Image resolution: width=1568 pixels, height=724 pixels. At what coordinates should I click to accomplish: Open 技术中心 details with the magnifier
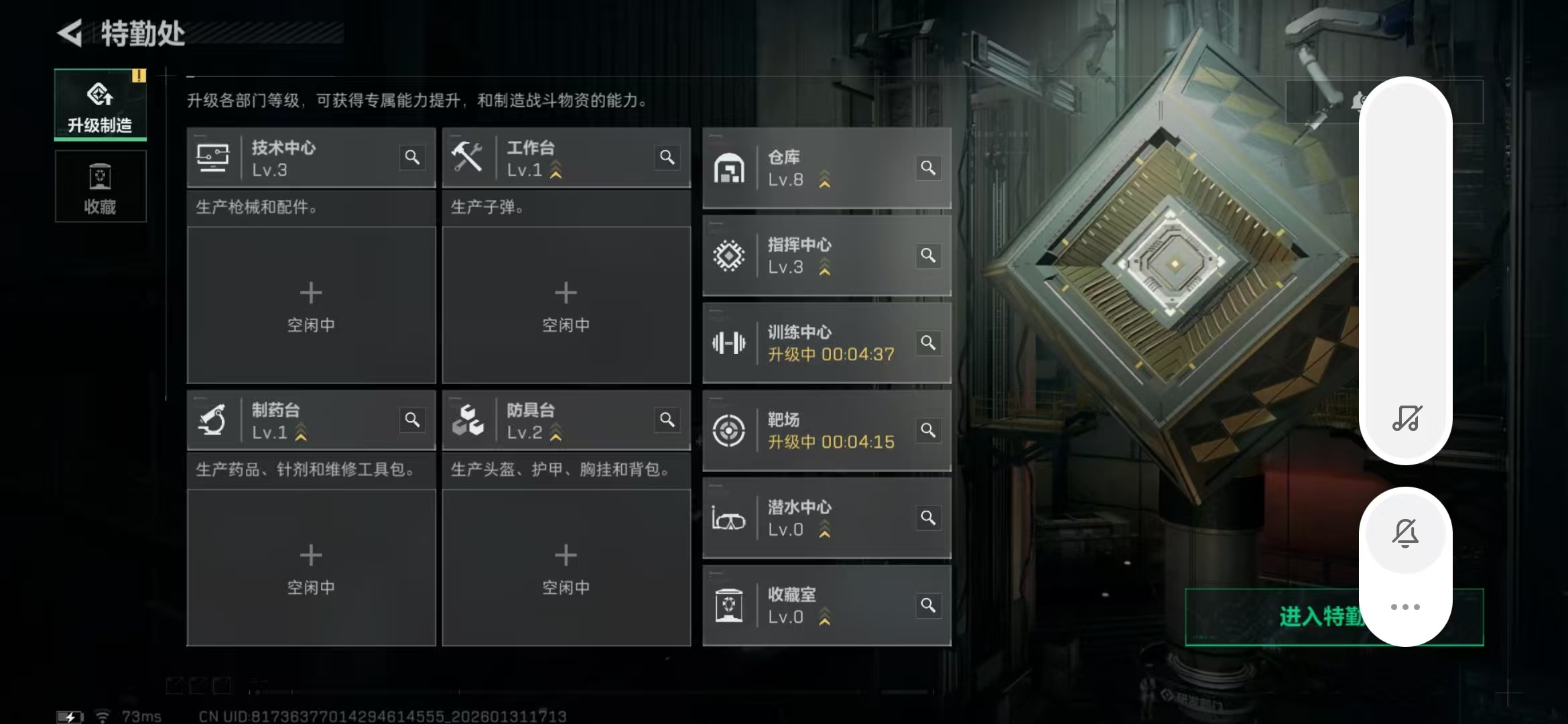[413, 158]
